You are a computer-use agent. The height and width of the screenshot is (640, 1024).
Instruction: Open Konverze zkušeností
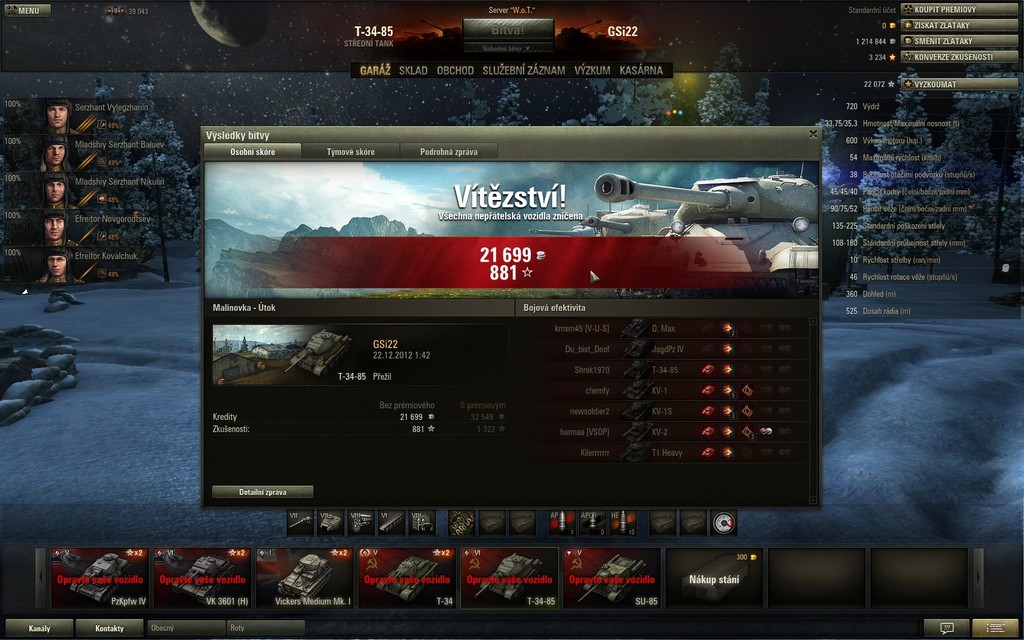[959, 57]
